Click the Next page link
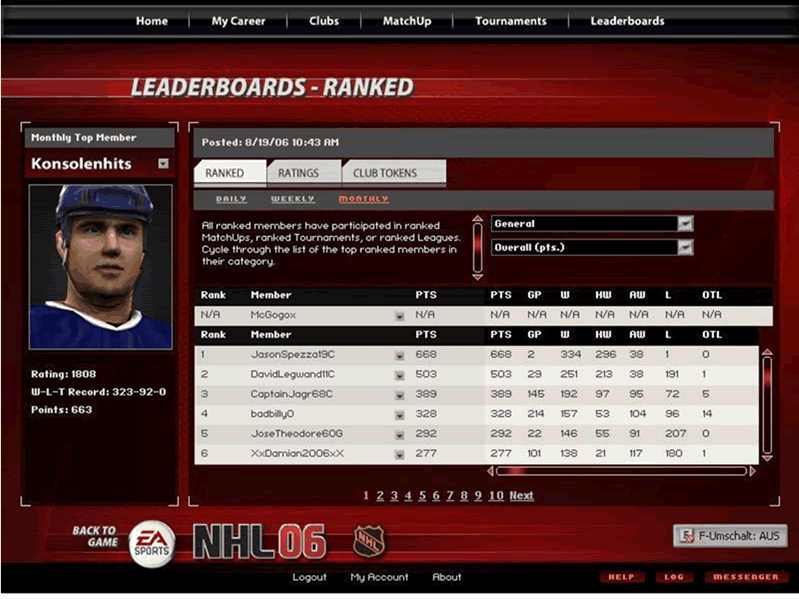The height and width of the screenshot is (599, 799). [521, 496]
